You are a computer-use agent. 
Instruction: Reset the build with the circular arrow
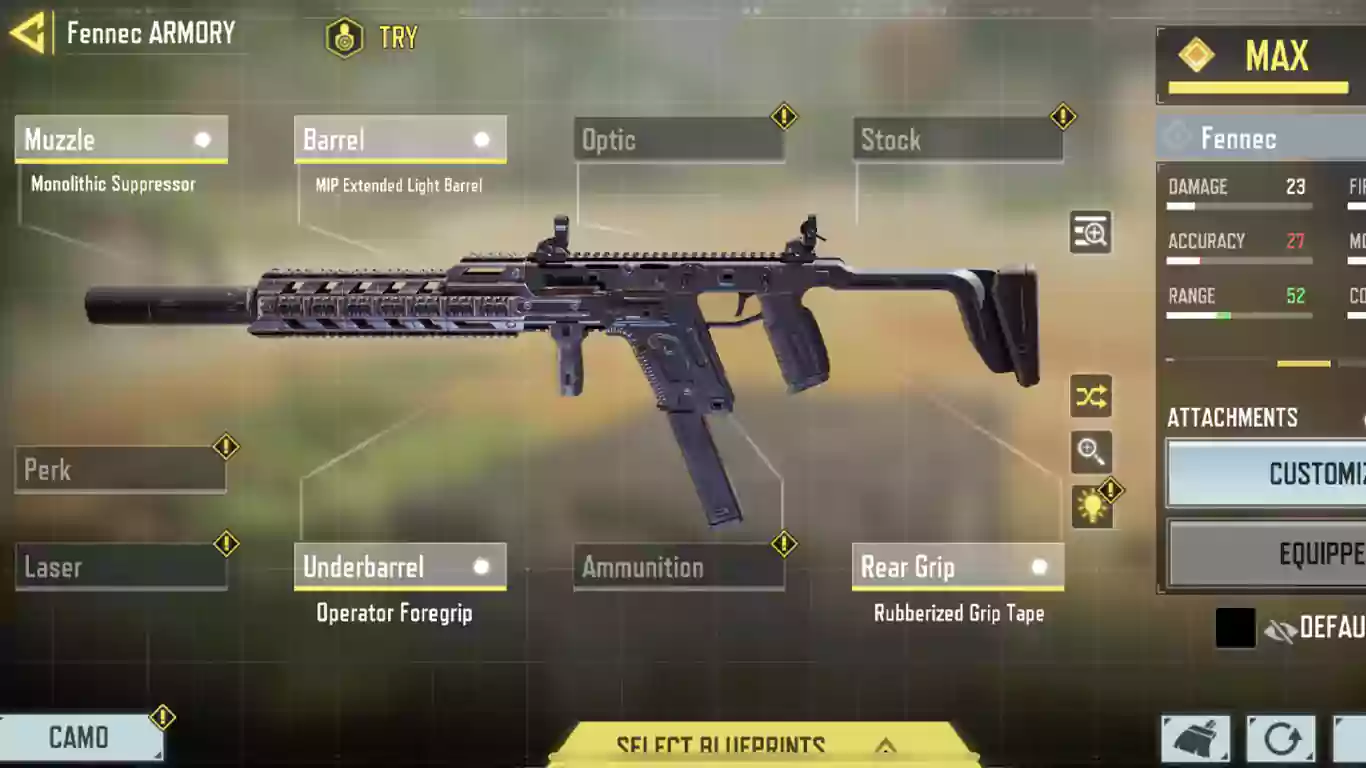(x=1281, y=740)
